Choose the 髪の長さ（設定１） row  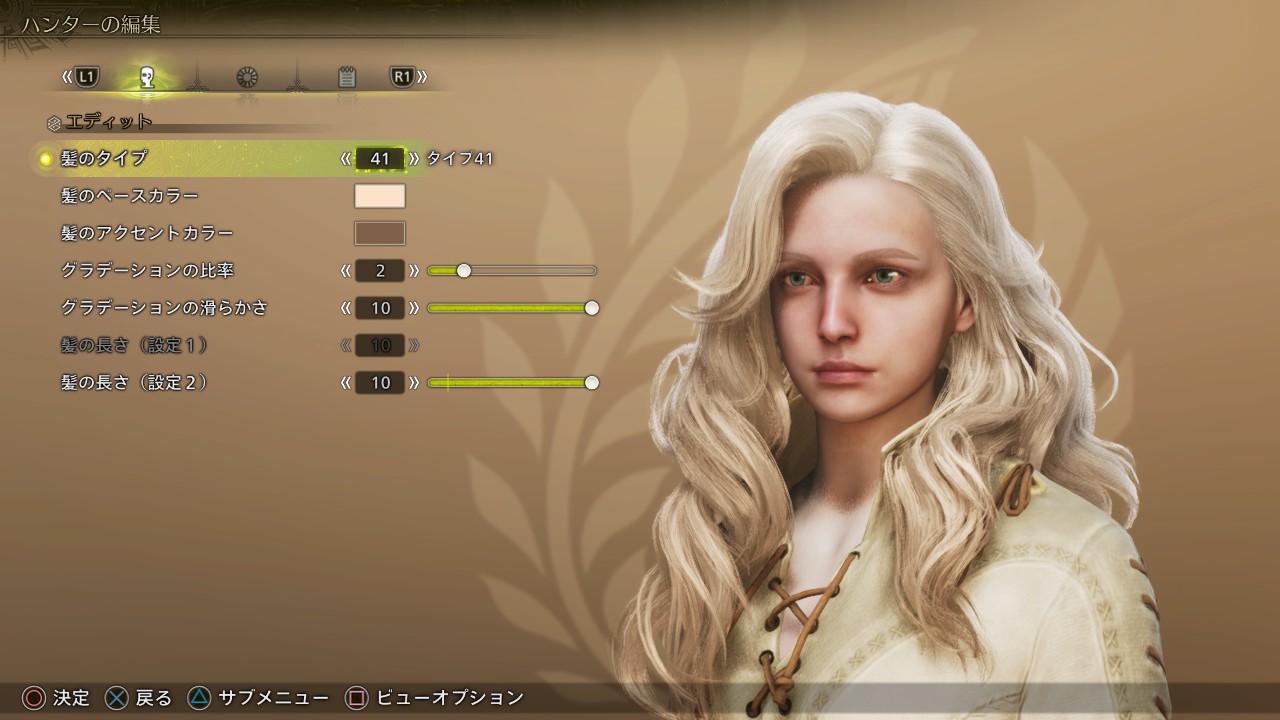point(135,345)
